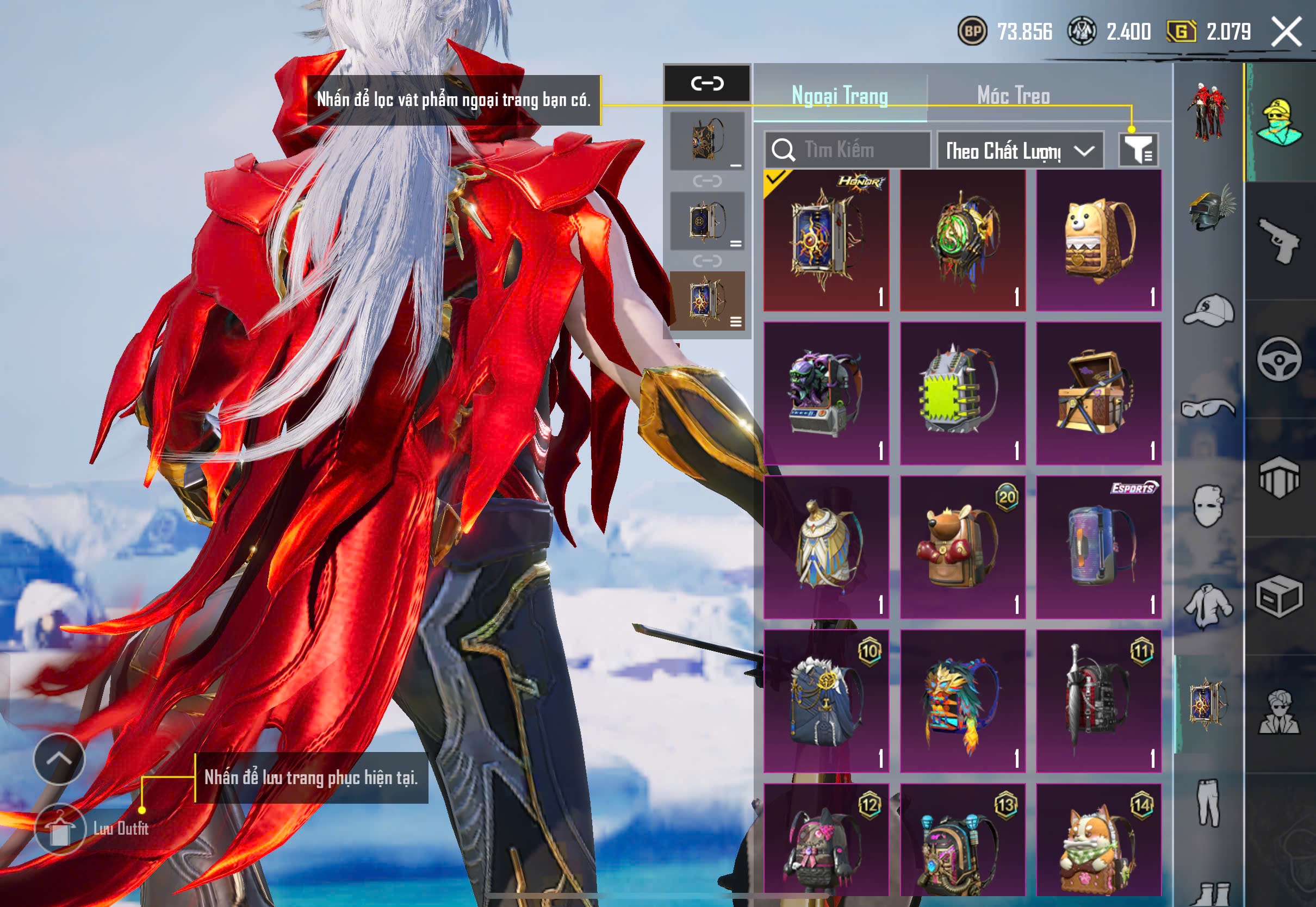Select the Ngoại Trang tab
The image size is (1316, 907).
[840, 96]
